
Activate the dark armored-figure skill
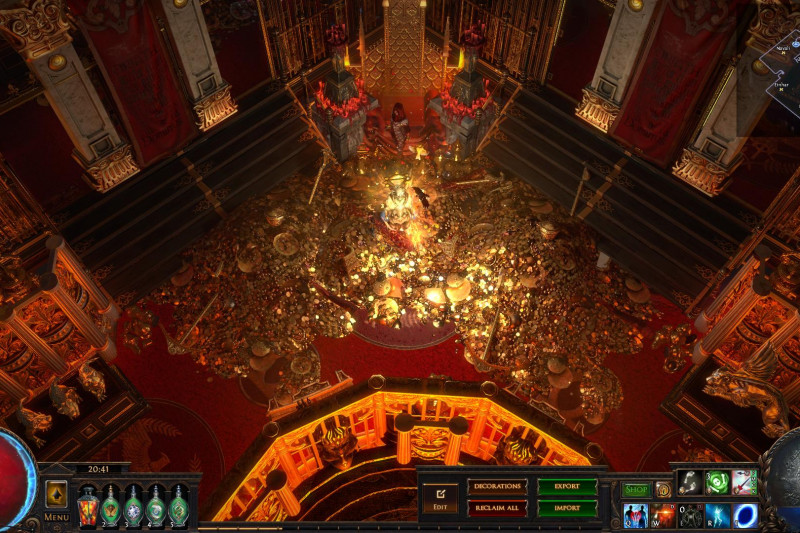pyautogui.click(x=690, y=515)
